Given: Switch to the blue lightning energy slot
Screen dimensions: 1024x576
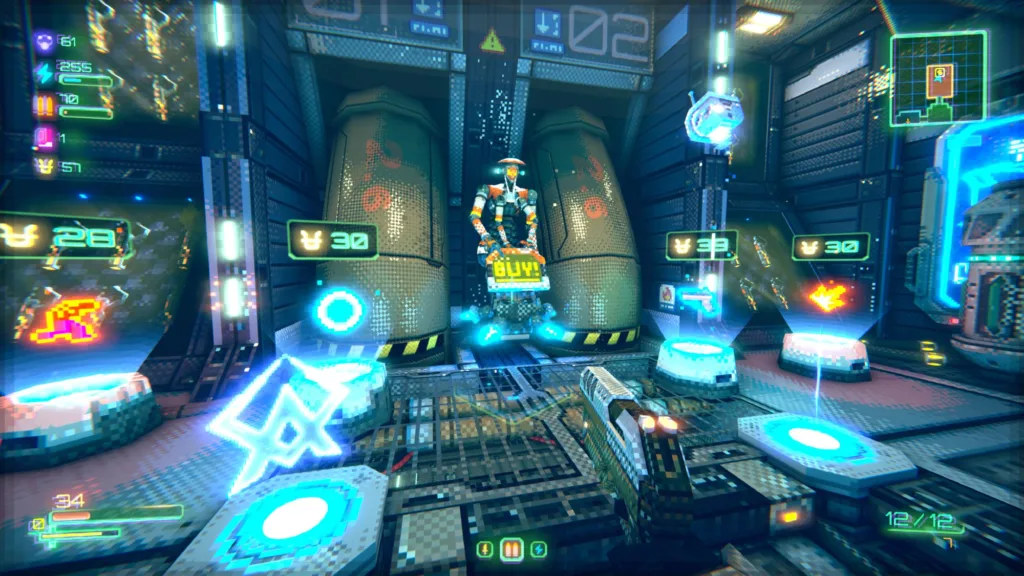Looking at the screenshot, I should (538, 549).
